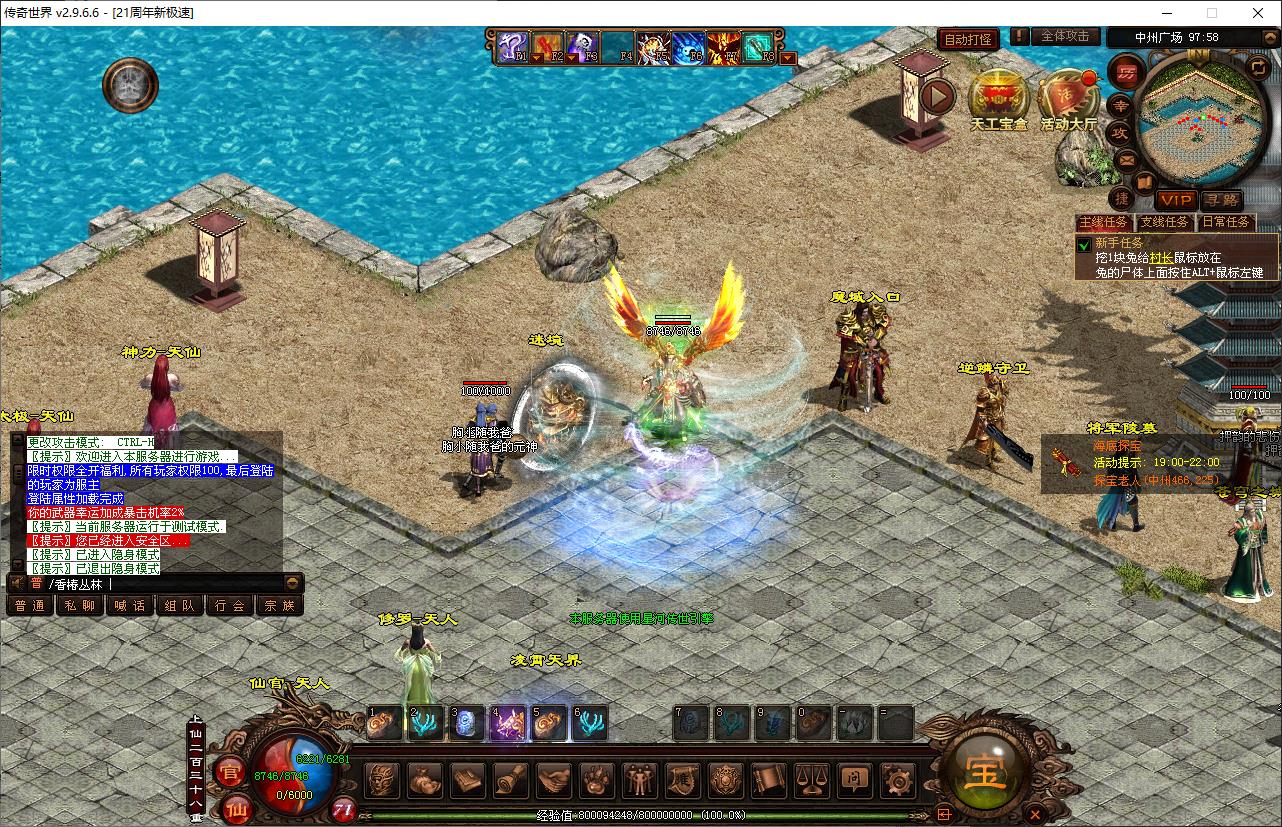Toggle the 自动打怪 auto-fight button
The image size is (1282, 827).
click(969, 39)
